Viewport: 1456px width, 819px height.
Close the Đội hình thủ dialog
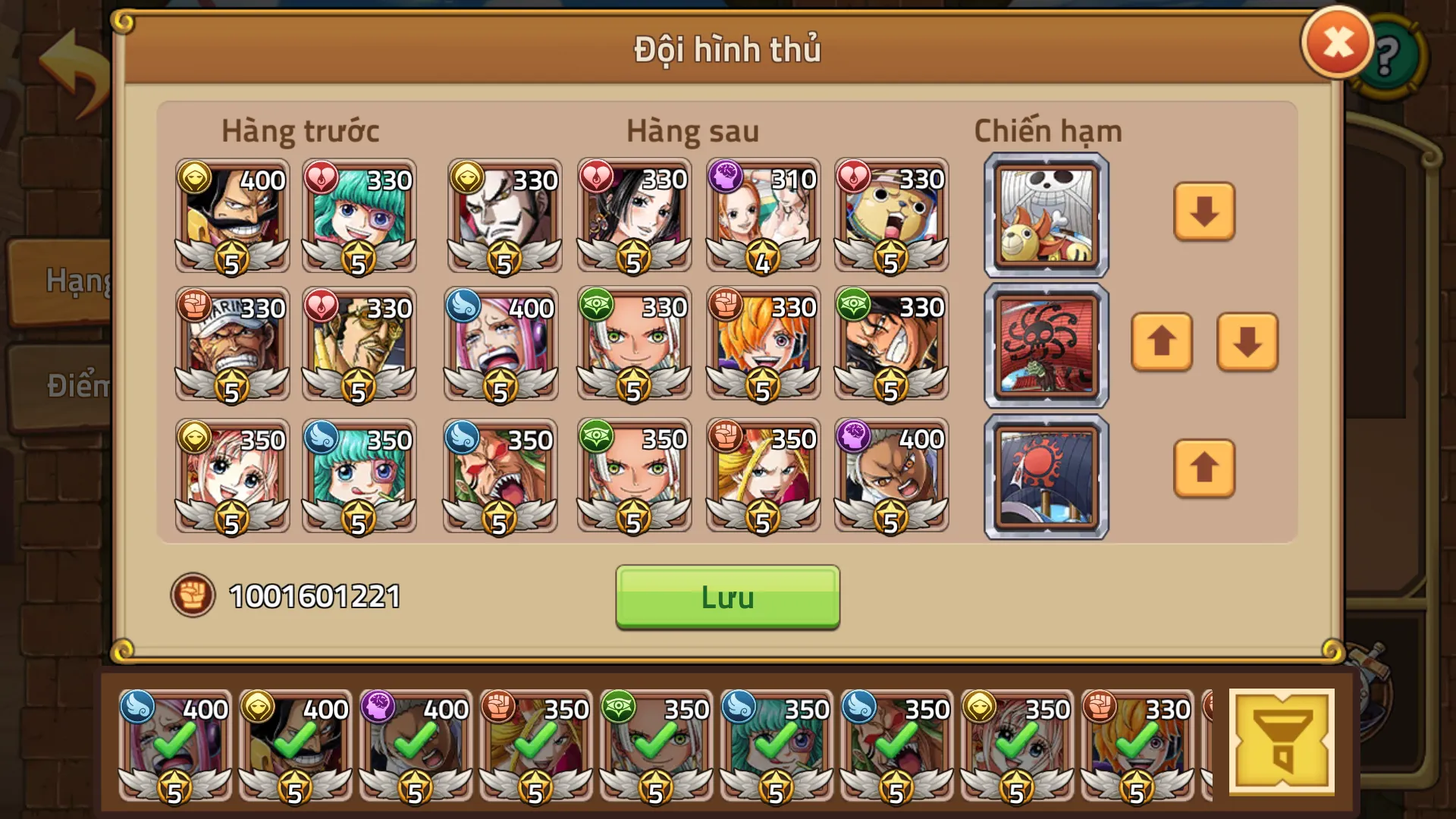coord(1337,43)
